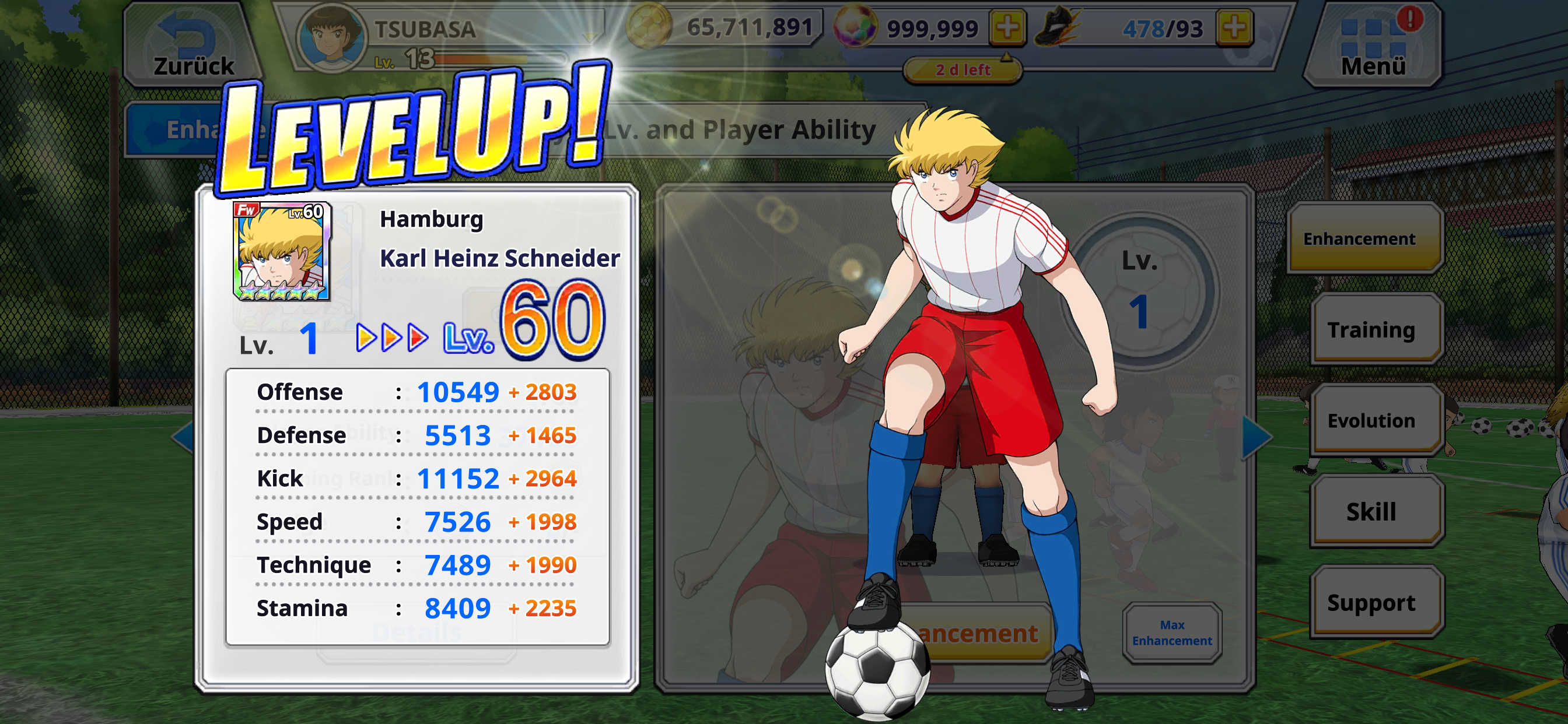Switch to the Evolution section
1568x724 pixels.
click(1373, 420)
